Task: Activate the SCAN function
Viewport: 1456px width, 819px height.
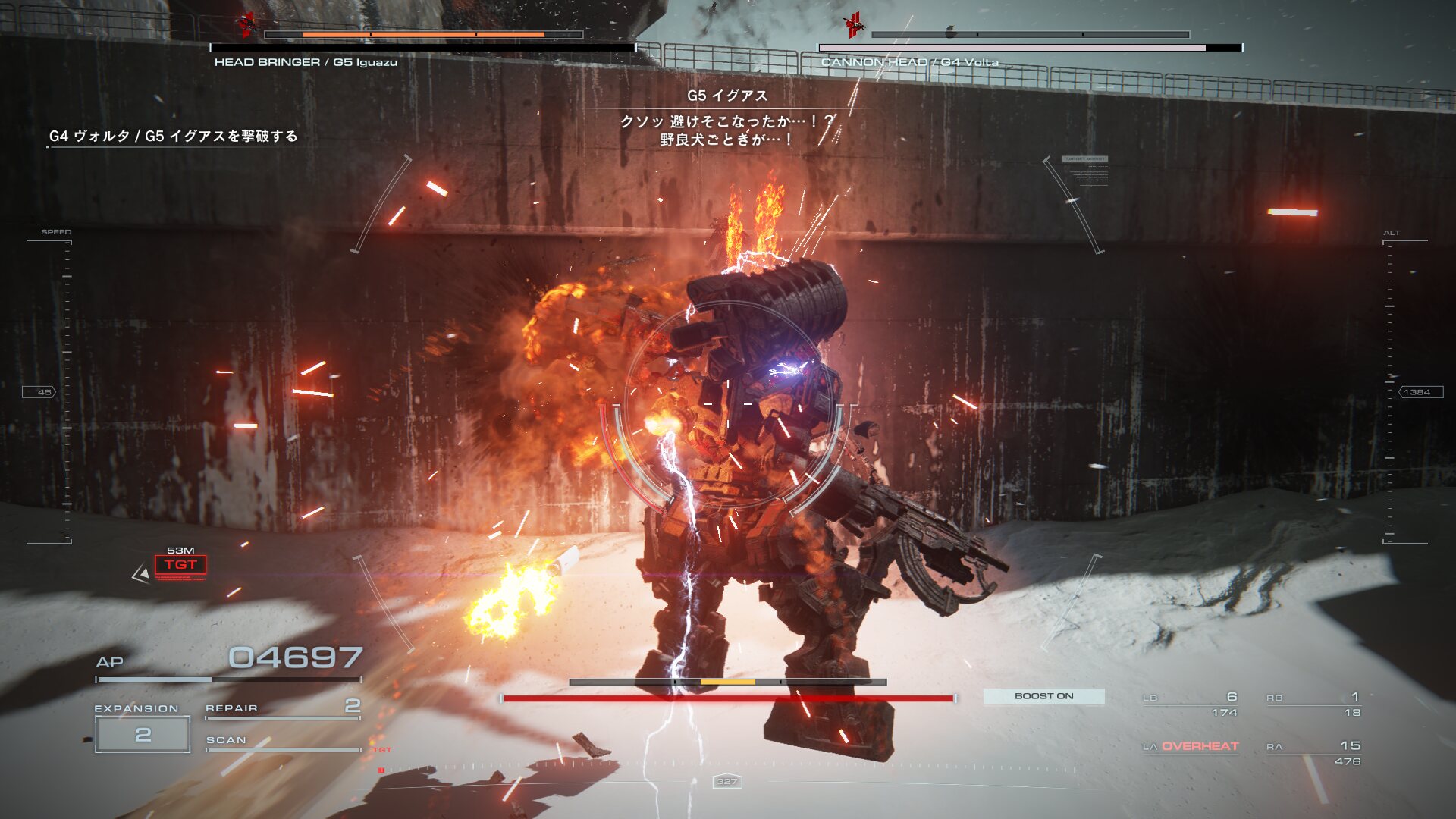Action: tap(282, 741)
